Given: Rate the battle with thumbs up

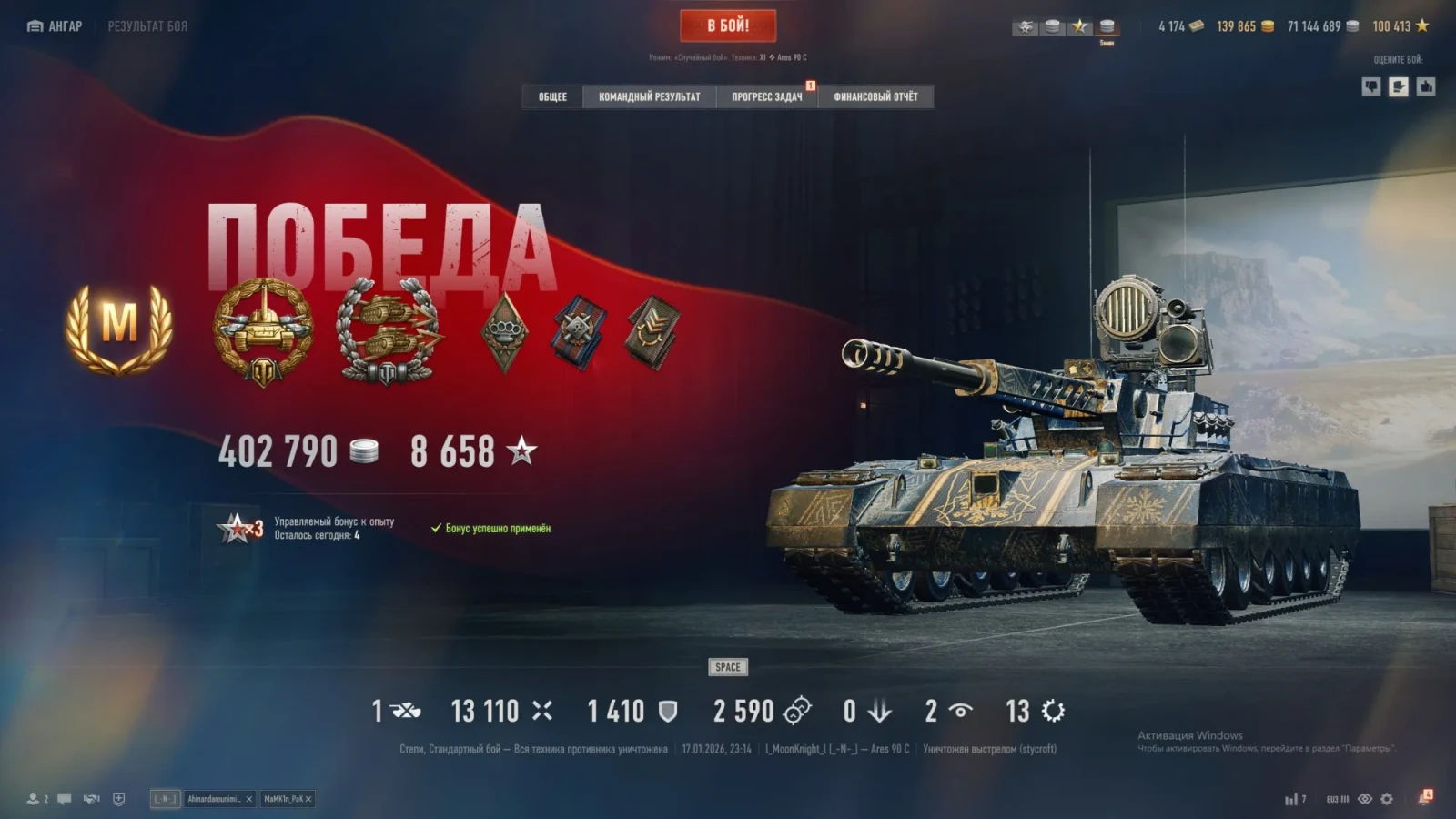Looking at the screenshot, I should (1426, 86).
